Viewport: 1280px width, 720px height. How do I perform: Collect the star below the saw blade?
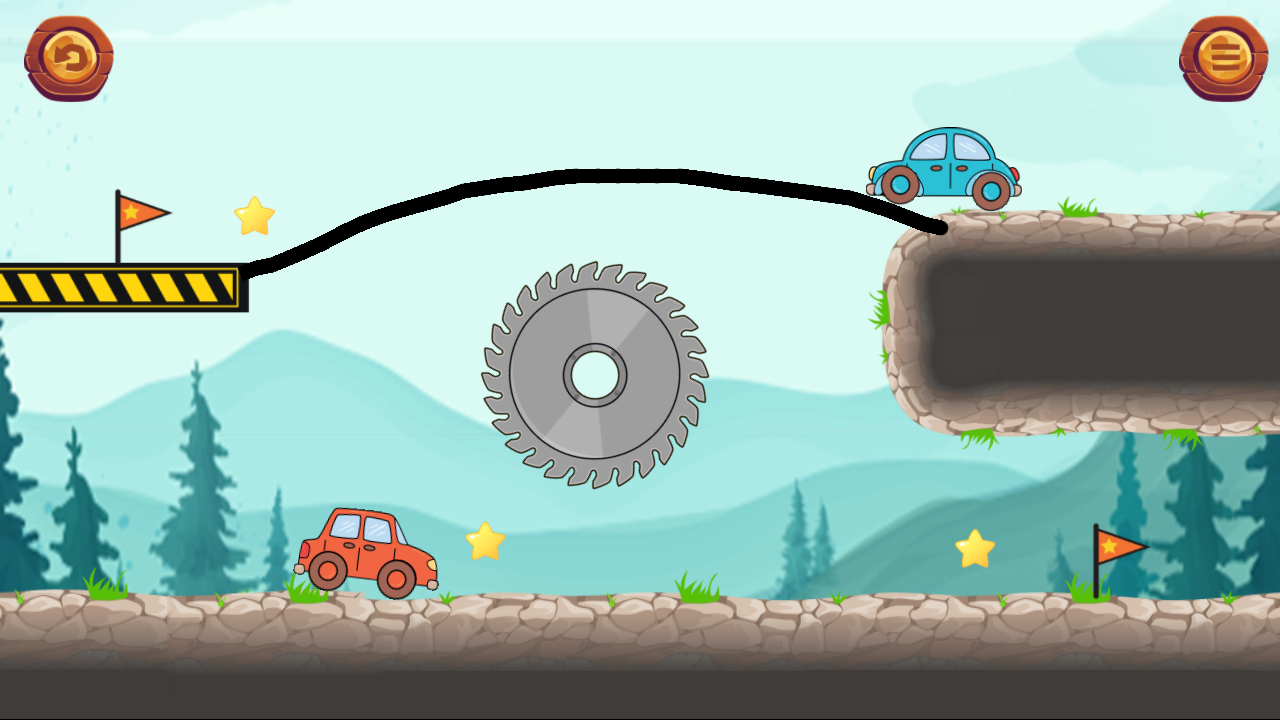[486, 541]
